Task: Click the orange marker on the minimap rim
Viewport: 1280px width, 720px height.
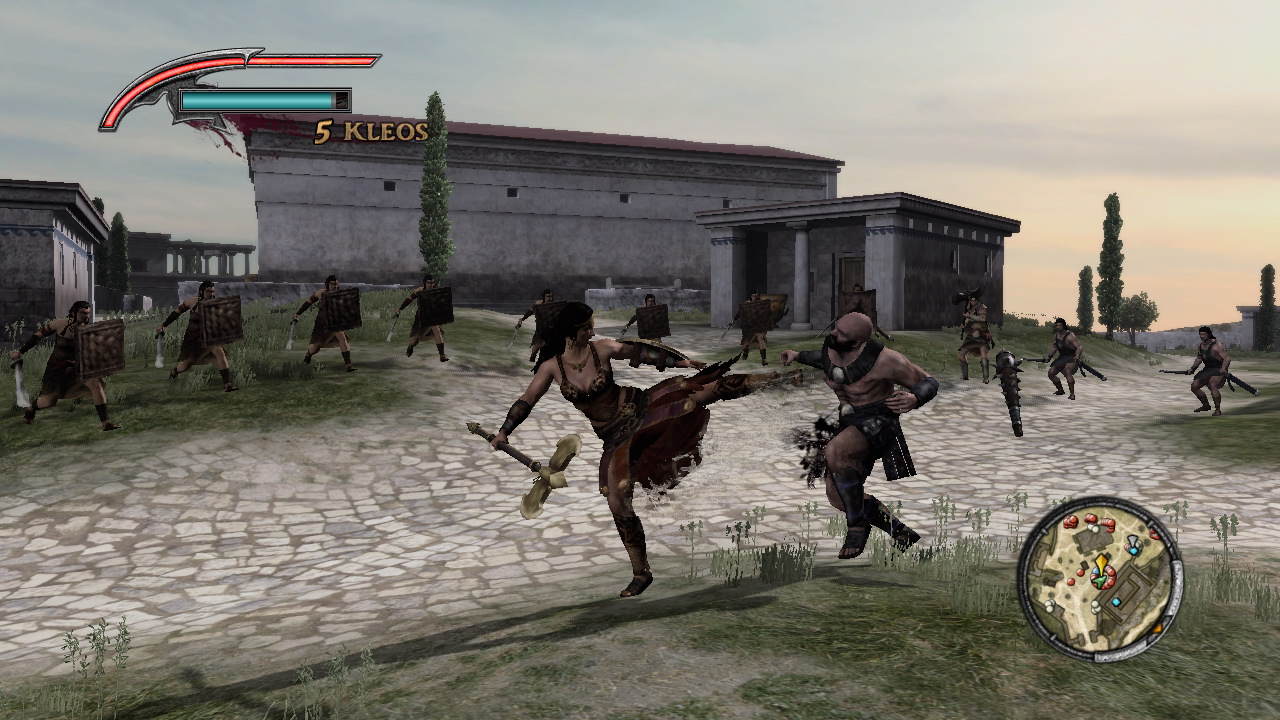Action: pyautogui.click(x=1157, y=627)
